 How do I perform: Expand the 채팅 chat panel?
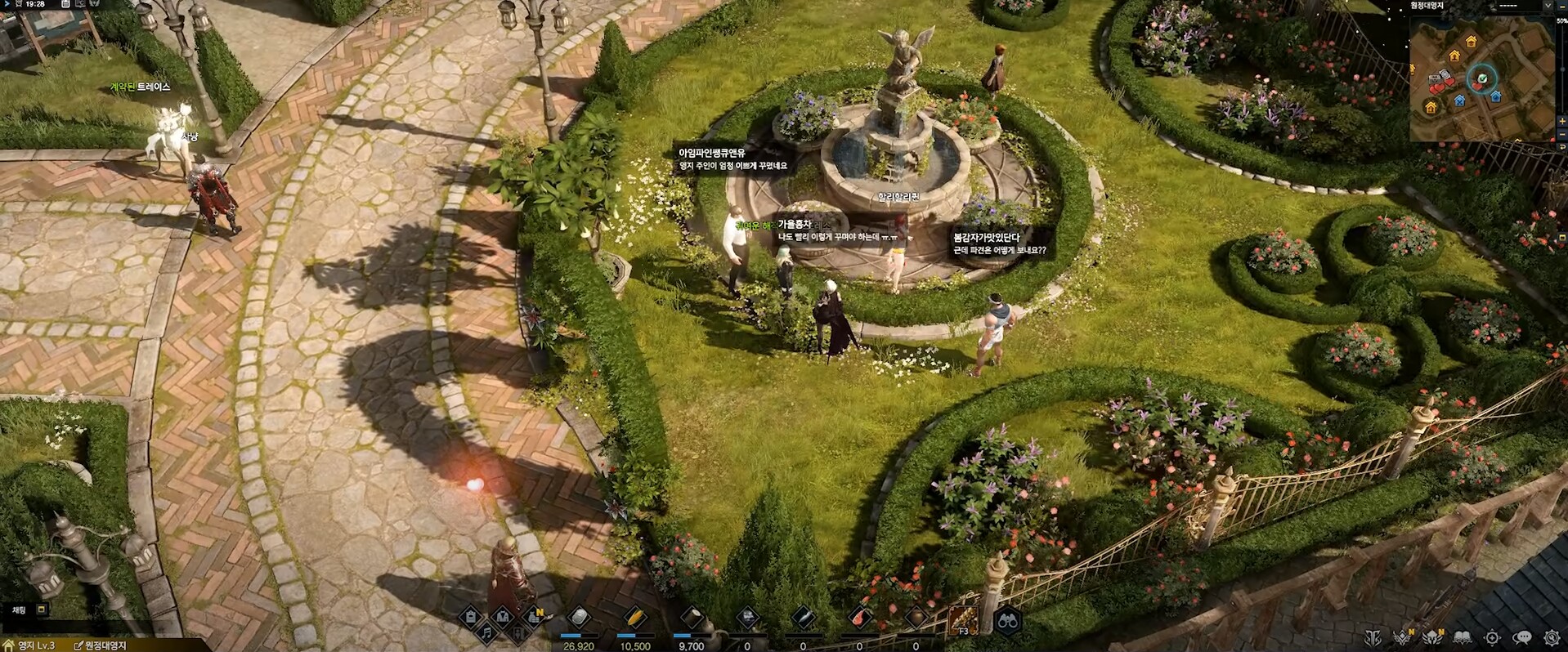(x=20, y=610)
